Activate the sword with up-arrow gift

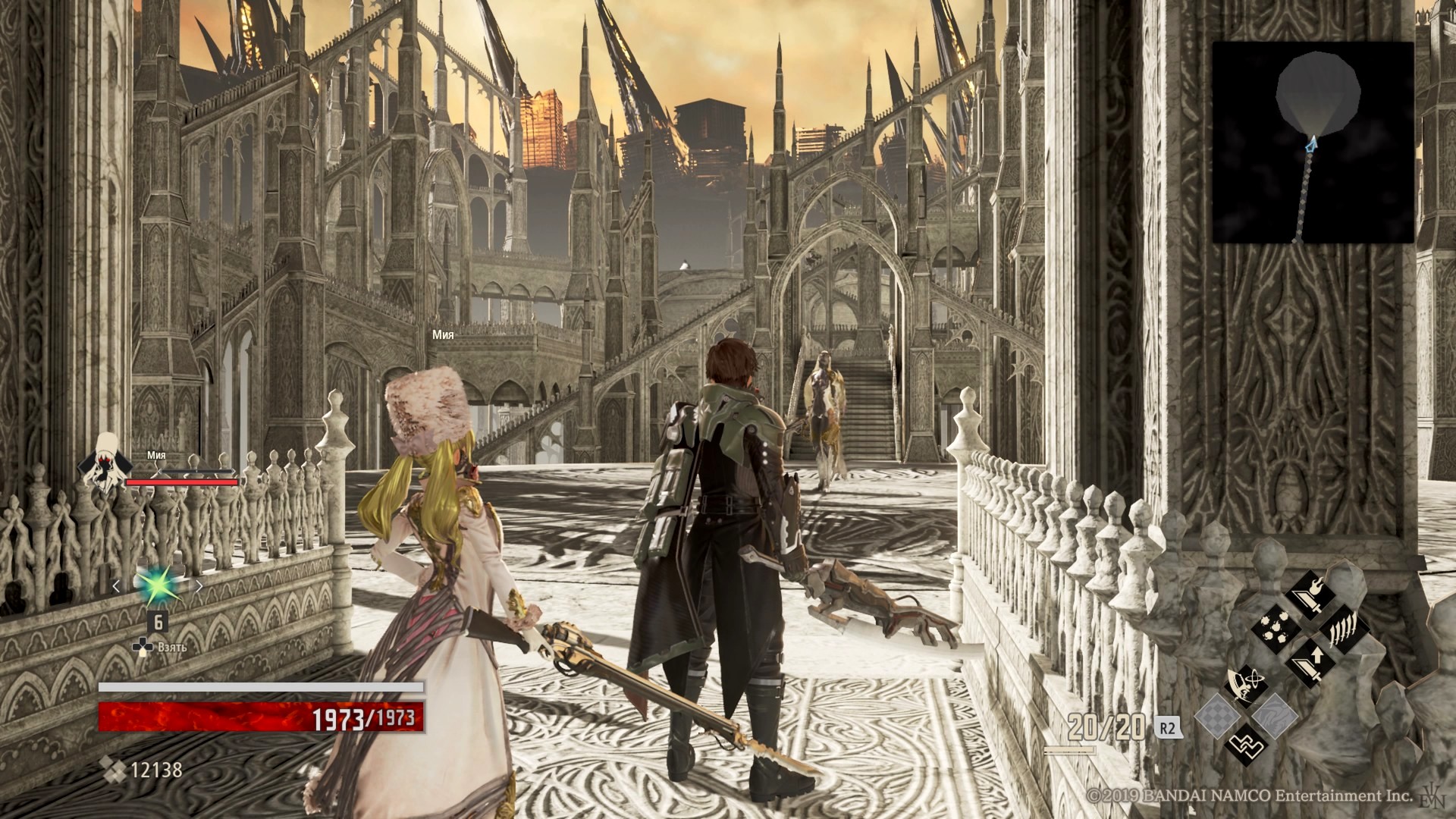coord(1309,664)
